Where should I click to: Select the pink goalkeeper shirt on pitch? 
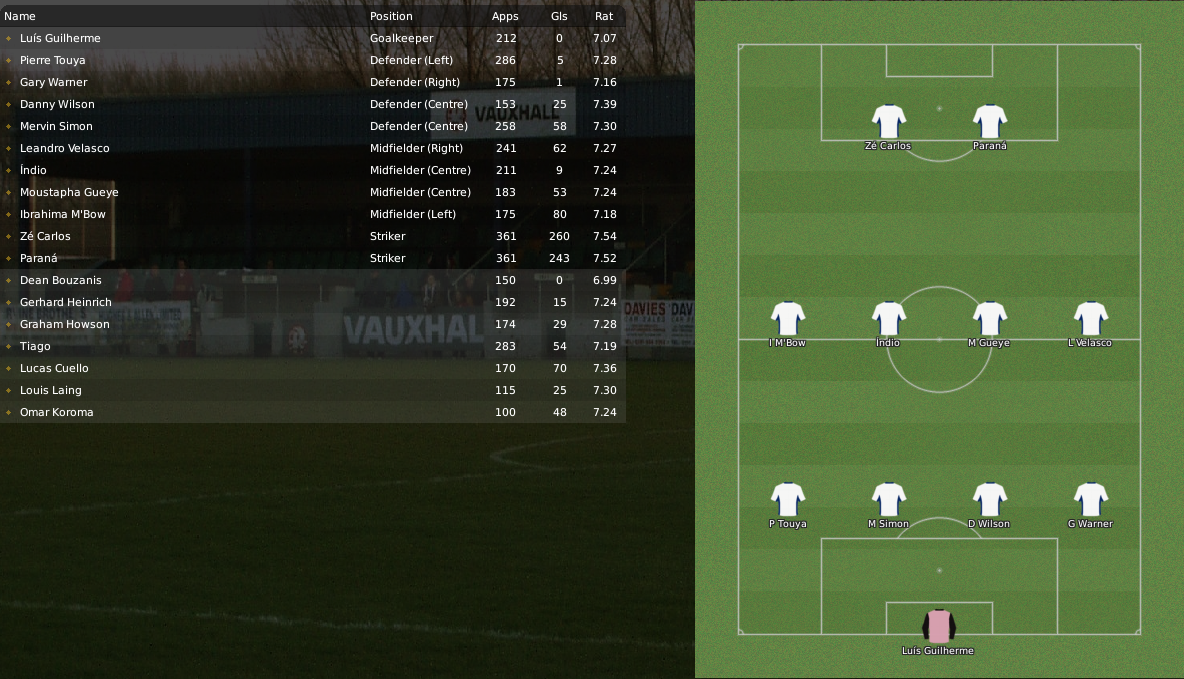938,626
